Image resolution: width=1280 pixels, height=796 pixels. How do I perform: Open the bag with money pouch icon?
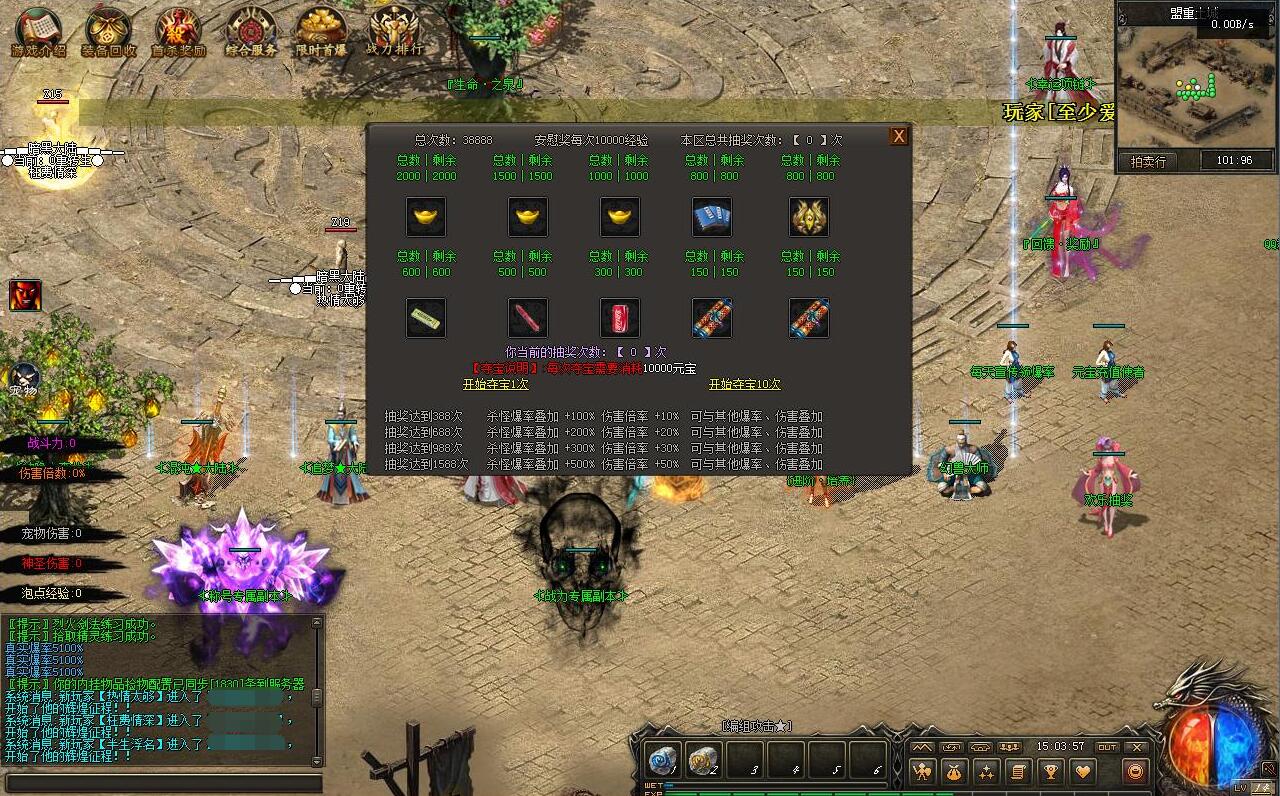[954, 771]
